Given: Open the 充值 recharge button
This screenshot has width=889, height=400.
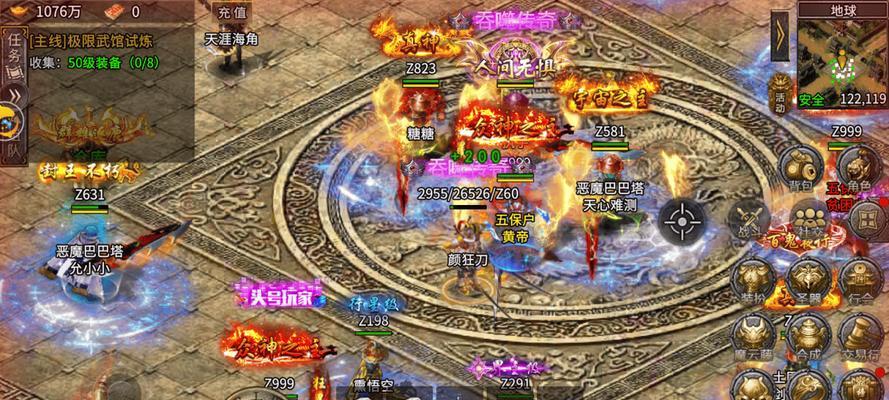Looking at the screenshot, I should 230,14.
